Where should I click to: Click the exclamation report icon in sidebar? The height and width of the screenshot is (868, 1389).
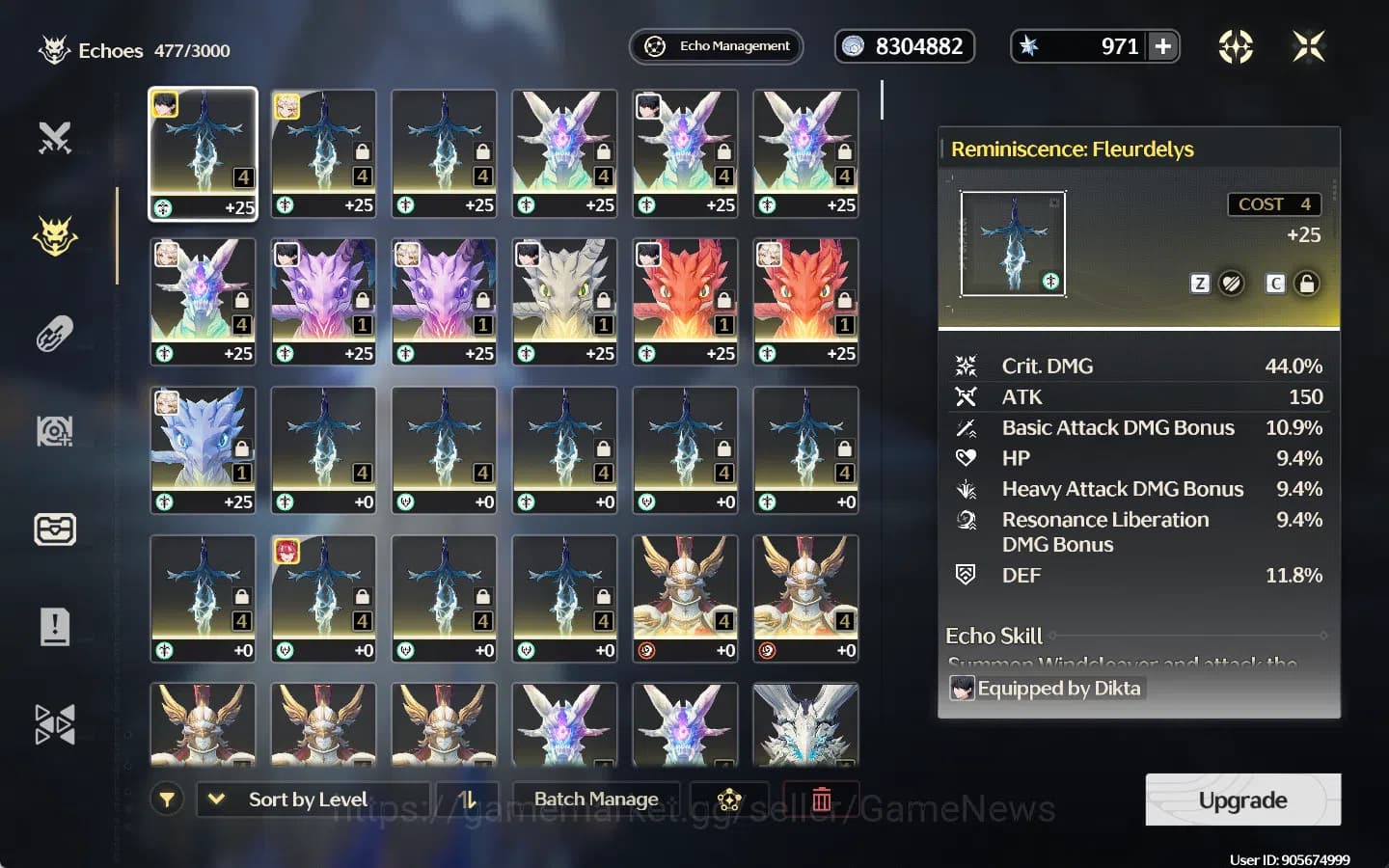55,626
